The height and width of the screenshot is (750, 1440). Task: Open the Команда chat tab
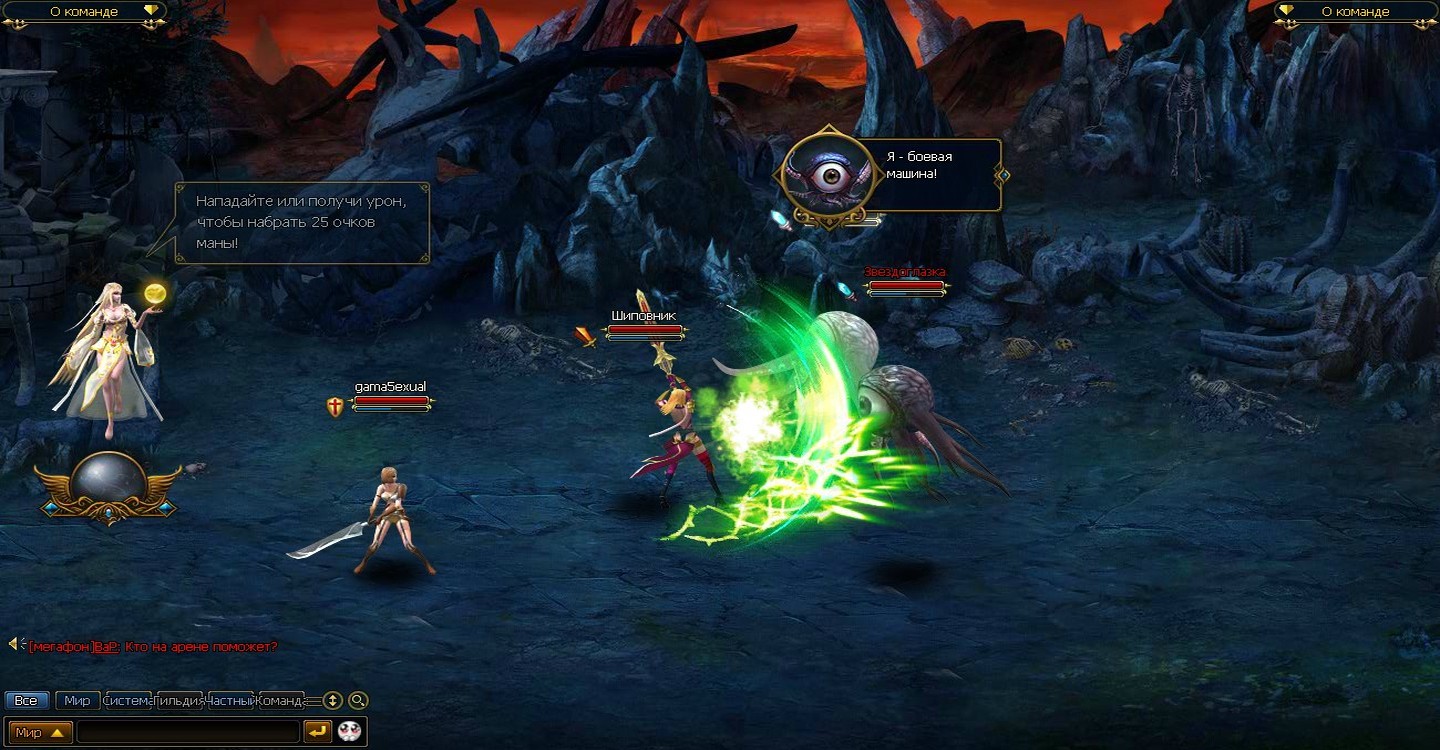point(281,701)
